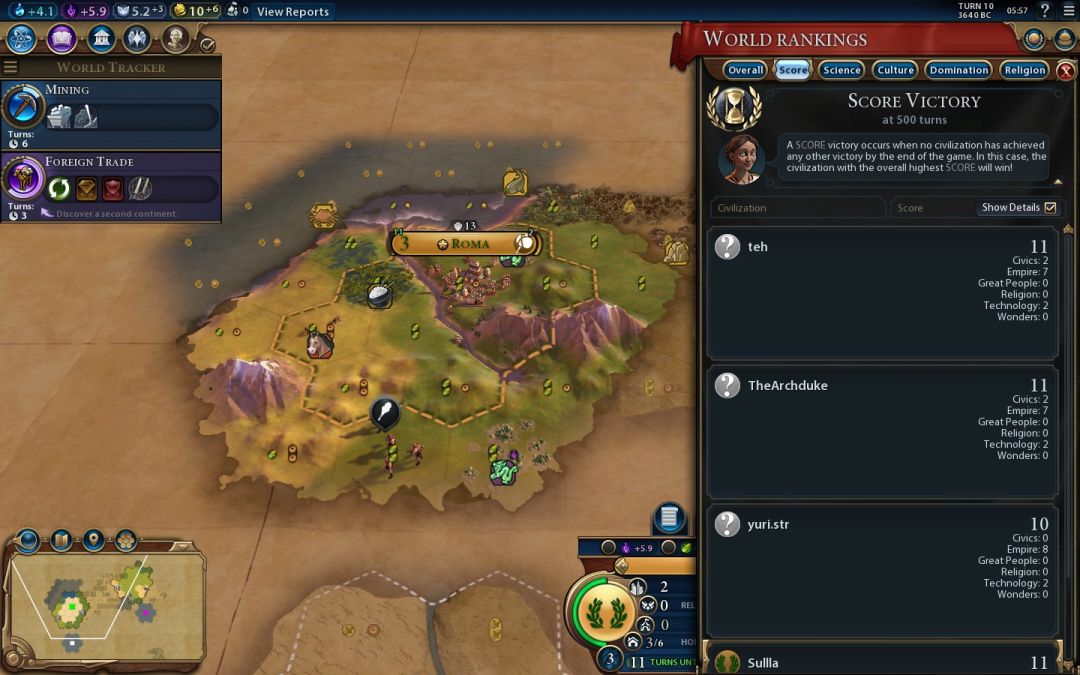The height and width of the screenshot is (675, 1080).
Task: Switch to the Religion victory tab
Action: (x=1024, y=70)
